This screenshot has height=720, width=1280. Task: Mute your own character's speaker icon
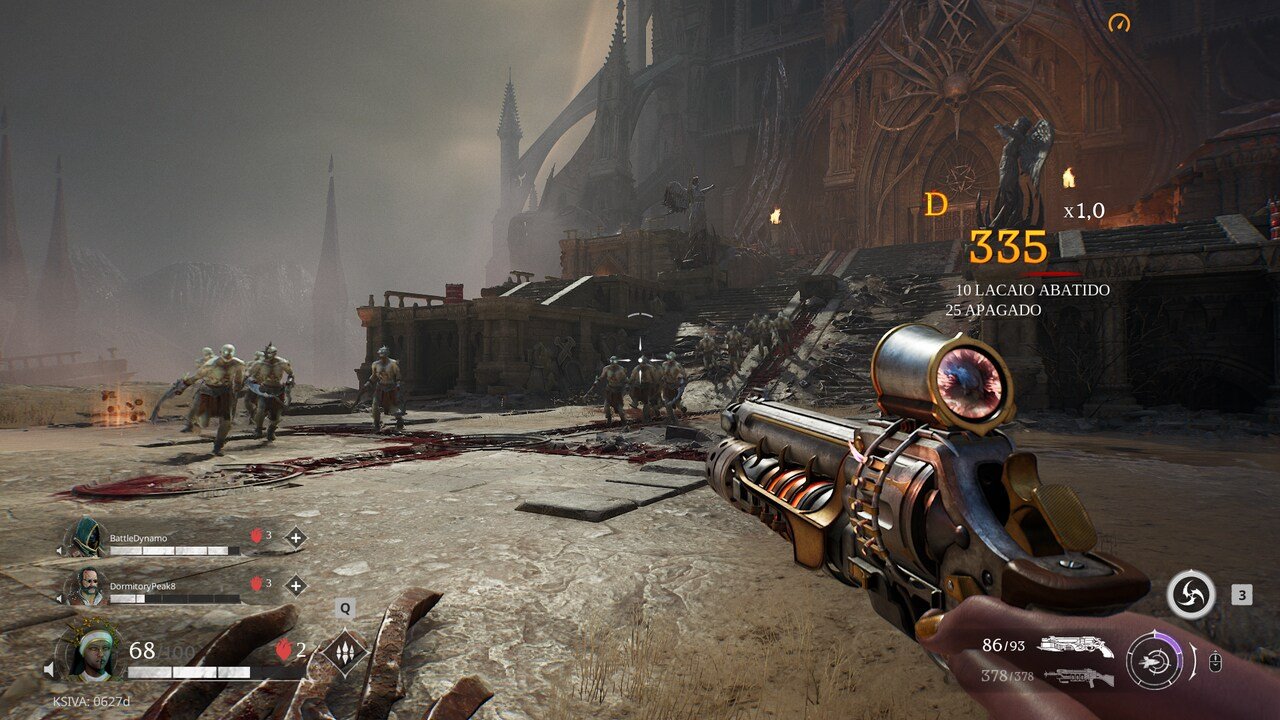(49, 667)
